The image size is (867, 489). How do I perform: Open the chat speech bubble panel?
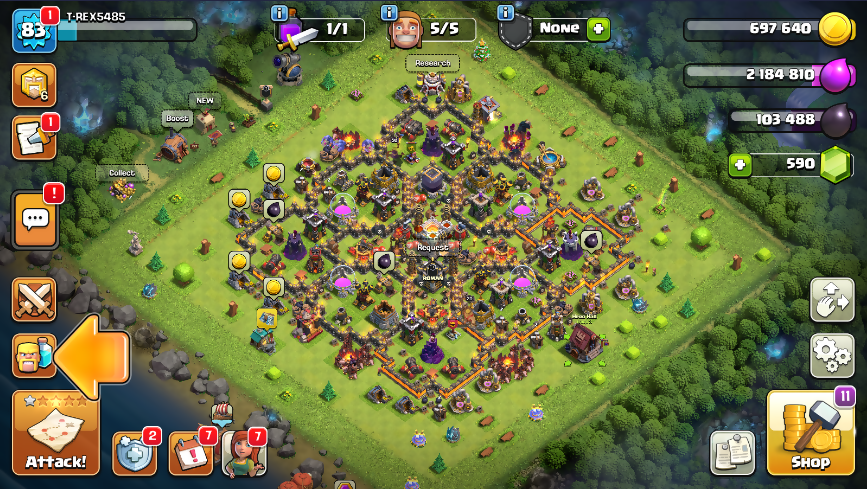click(x=34, y=220)
